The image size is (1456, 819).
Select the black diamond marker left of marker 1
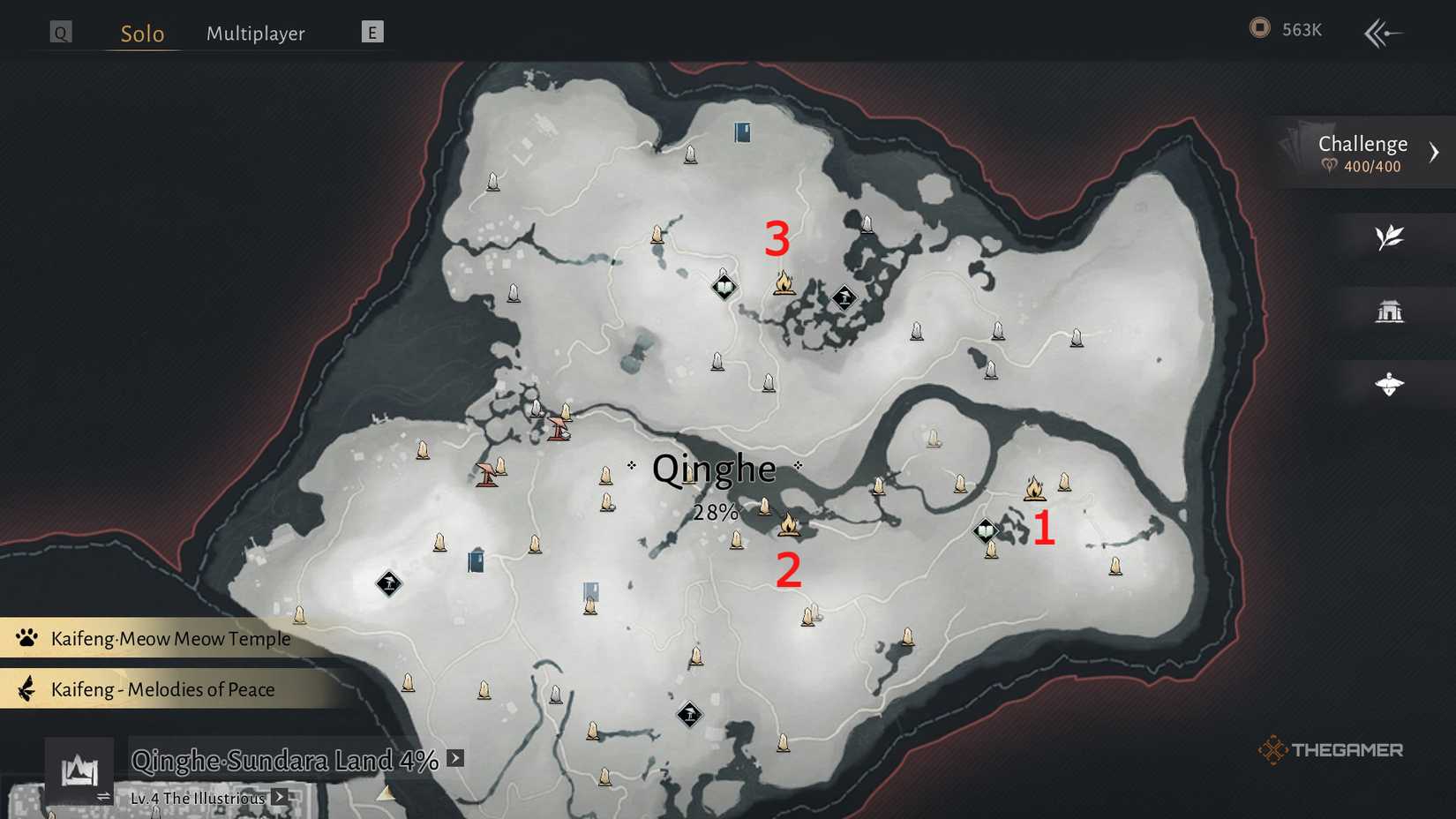click(x=985, y=532)
